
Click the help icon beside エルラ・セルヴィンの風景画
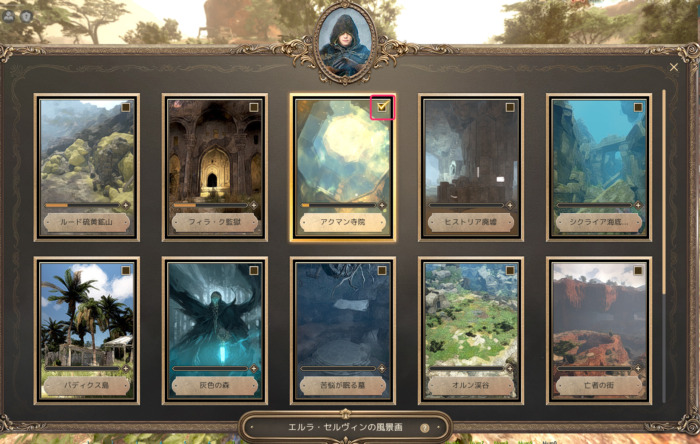pyautogui.click(x=424, y=428)
